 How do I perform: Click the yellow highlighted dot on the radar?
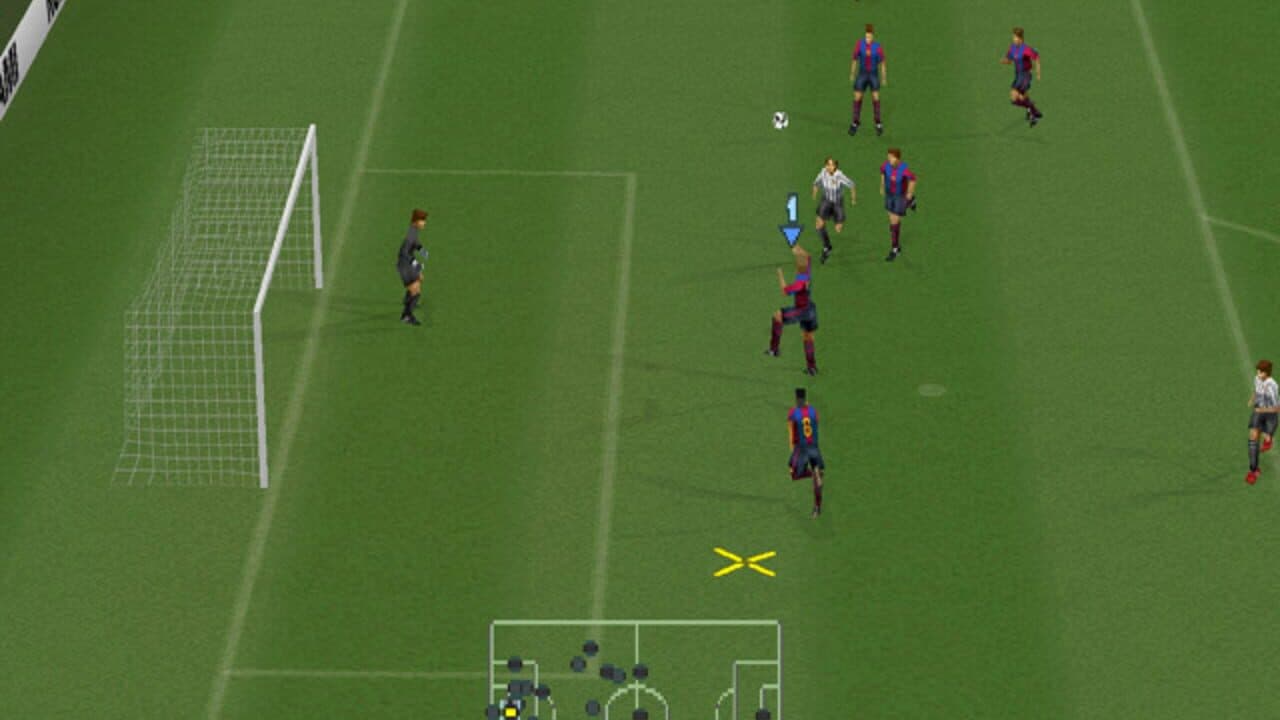point(510,712)
